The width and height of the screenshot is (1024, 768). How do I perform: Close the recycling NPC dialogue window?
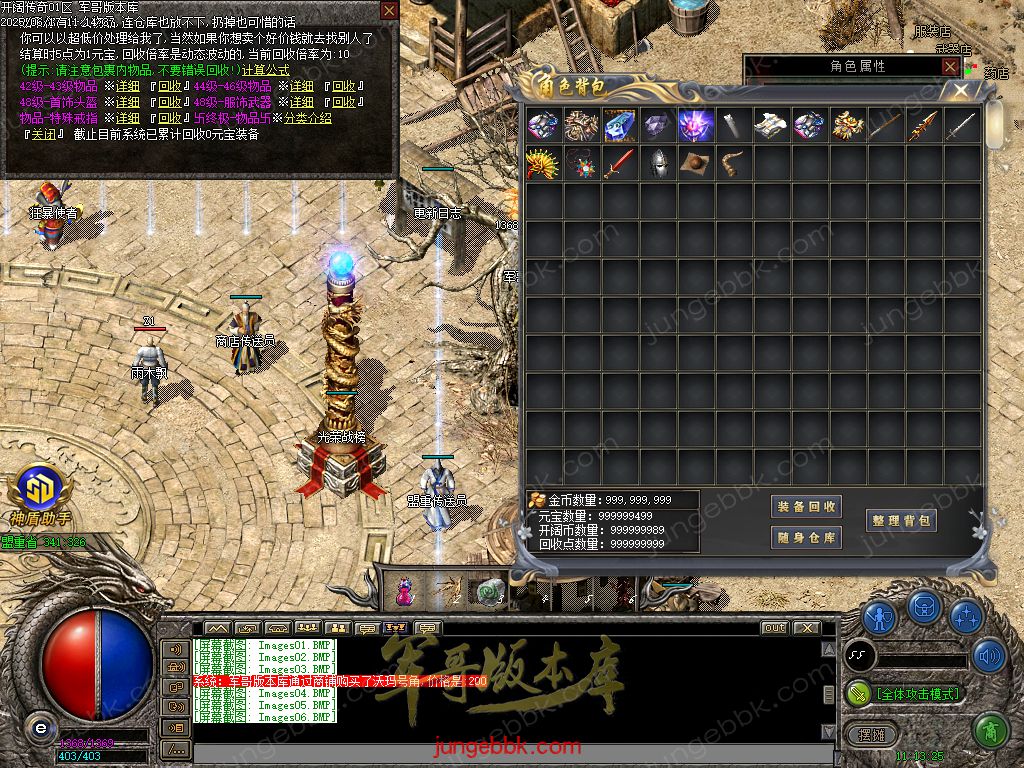coord(389,10)
